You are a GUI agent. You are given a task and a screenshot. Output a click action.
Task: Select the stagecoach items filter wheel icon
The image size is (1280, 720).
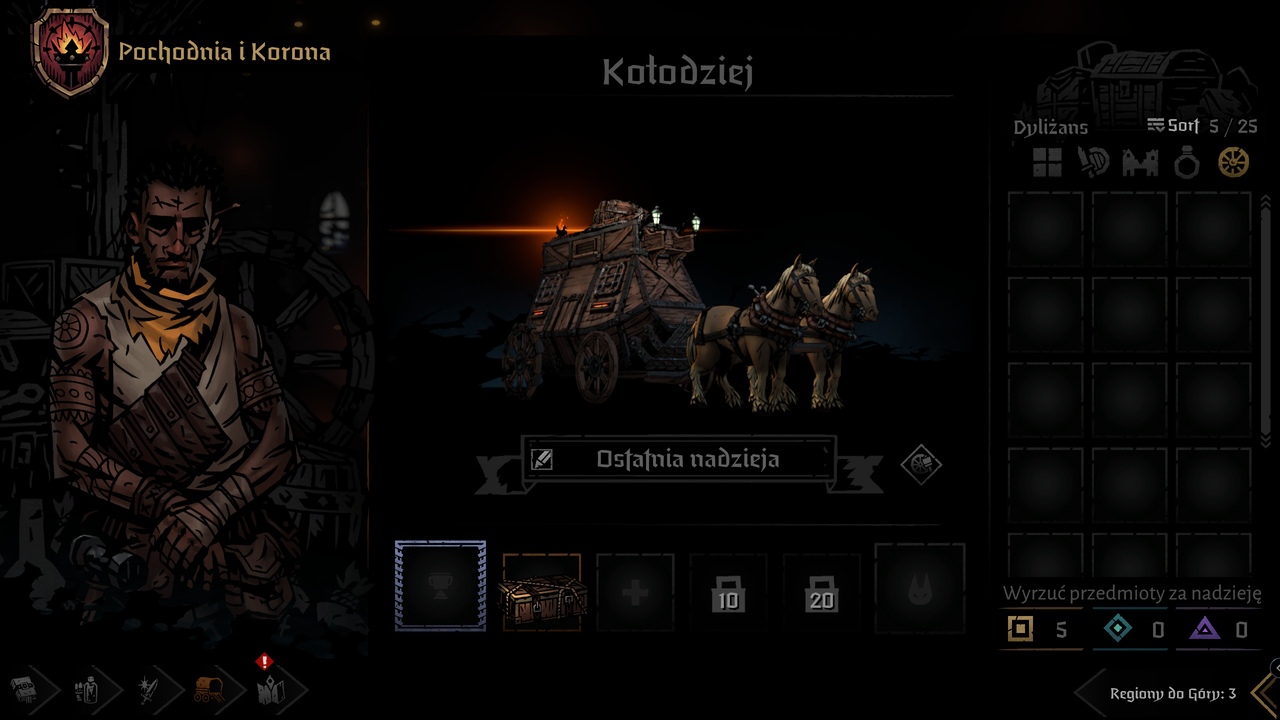point(1233,163)
